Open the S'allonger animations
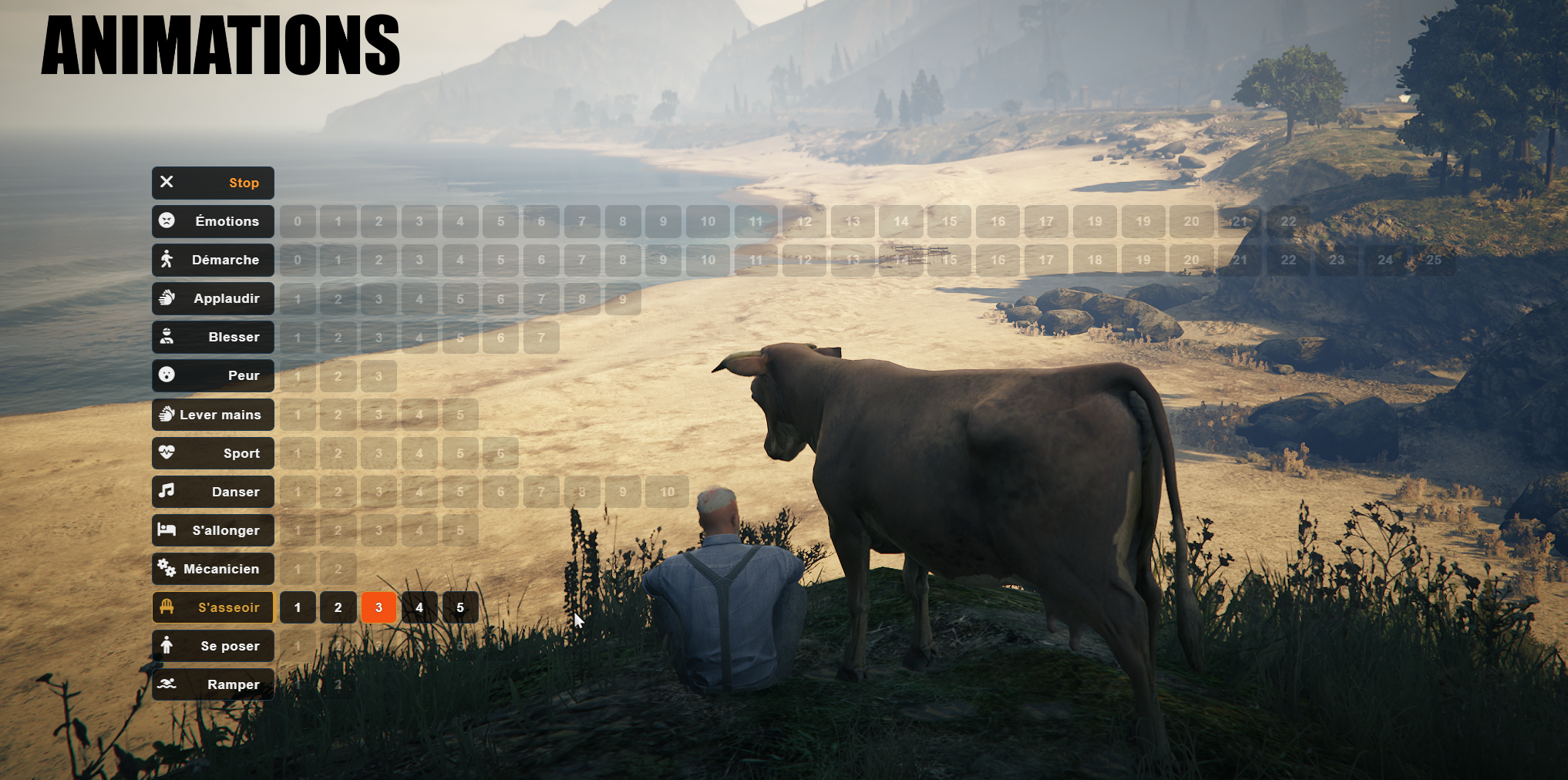Viewport: 1568px width, 780px height. point(213,530)
